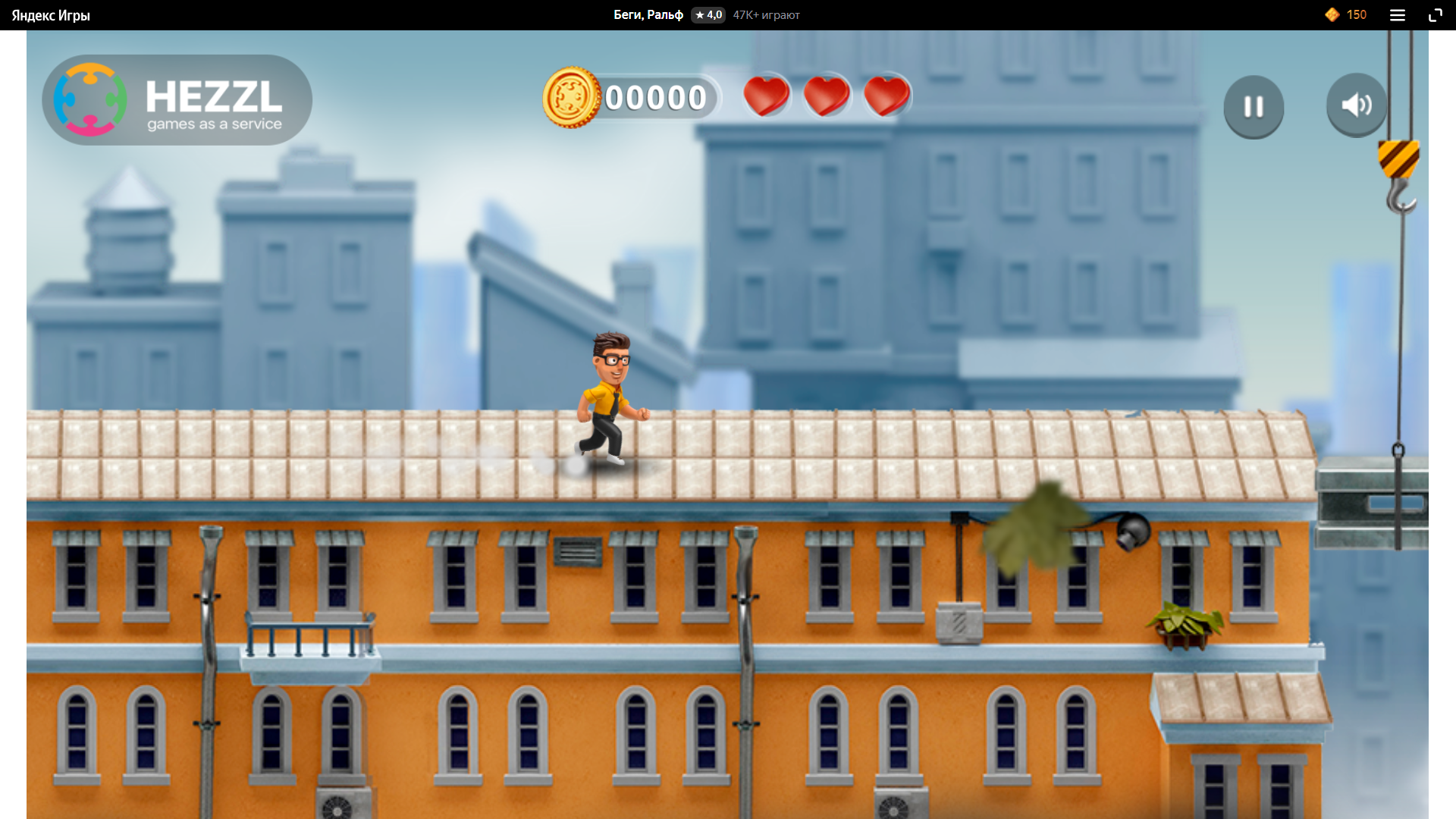Click the golden coin score icon
The width and height of the screenshot is (1456, 819).
pyautogui.click(x=571, y=96)
